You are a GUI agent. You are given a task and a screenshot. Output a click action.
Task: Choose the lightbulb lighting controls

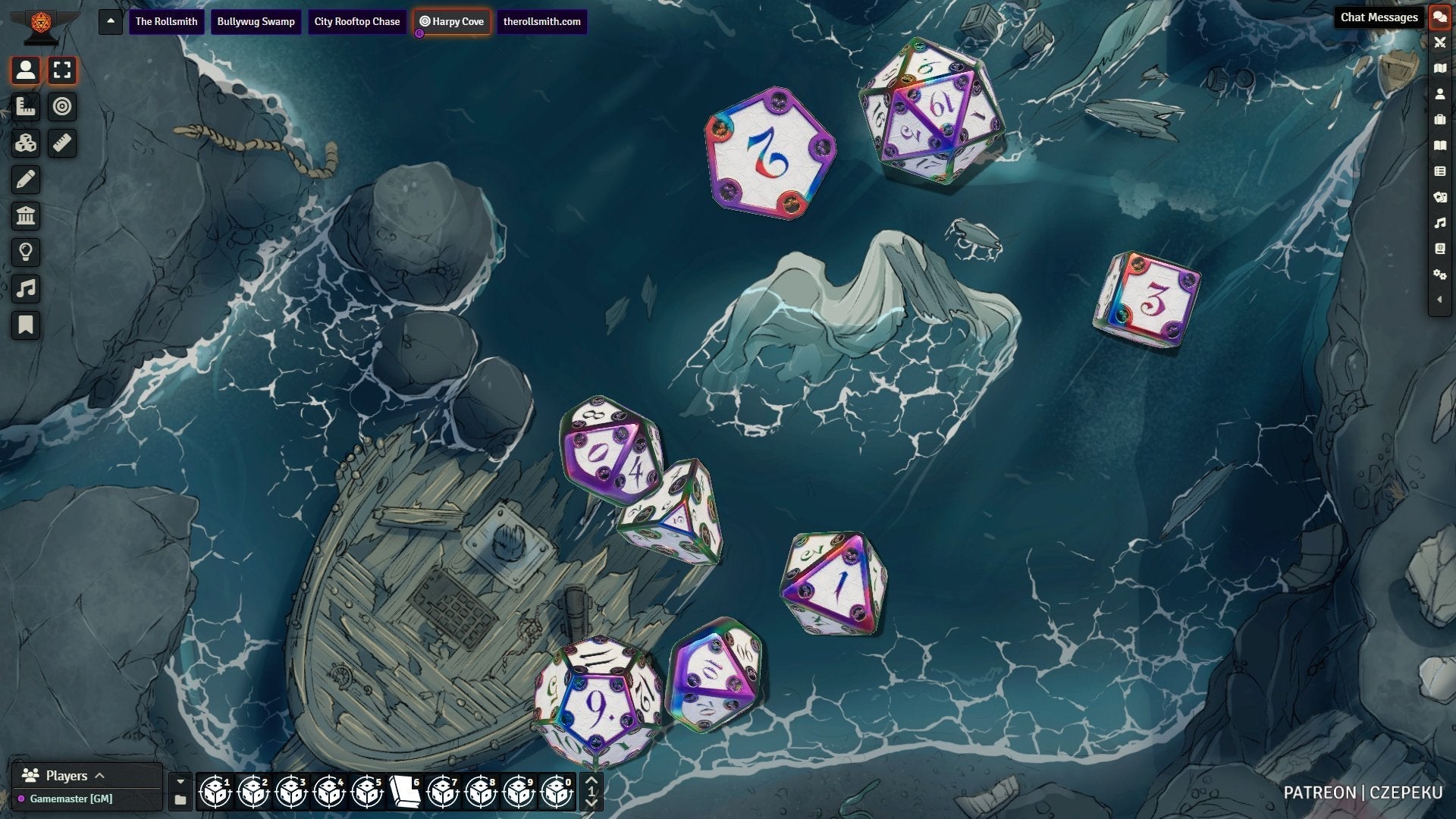[26, 253]
